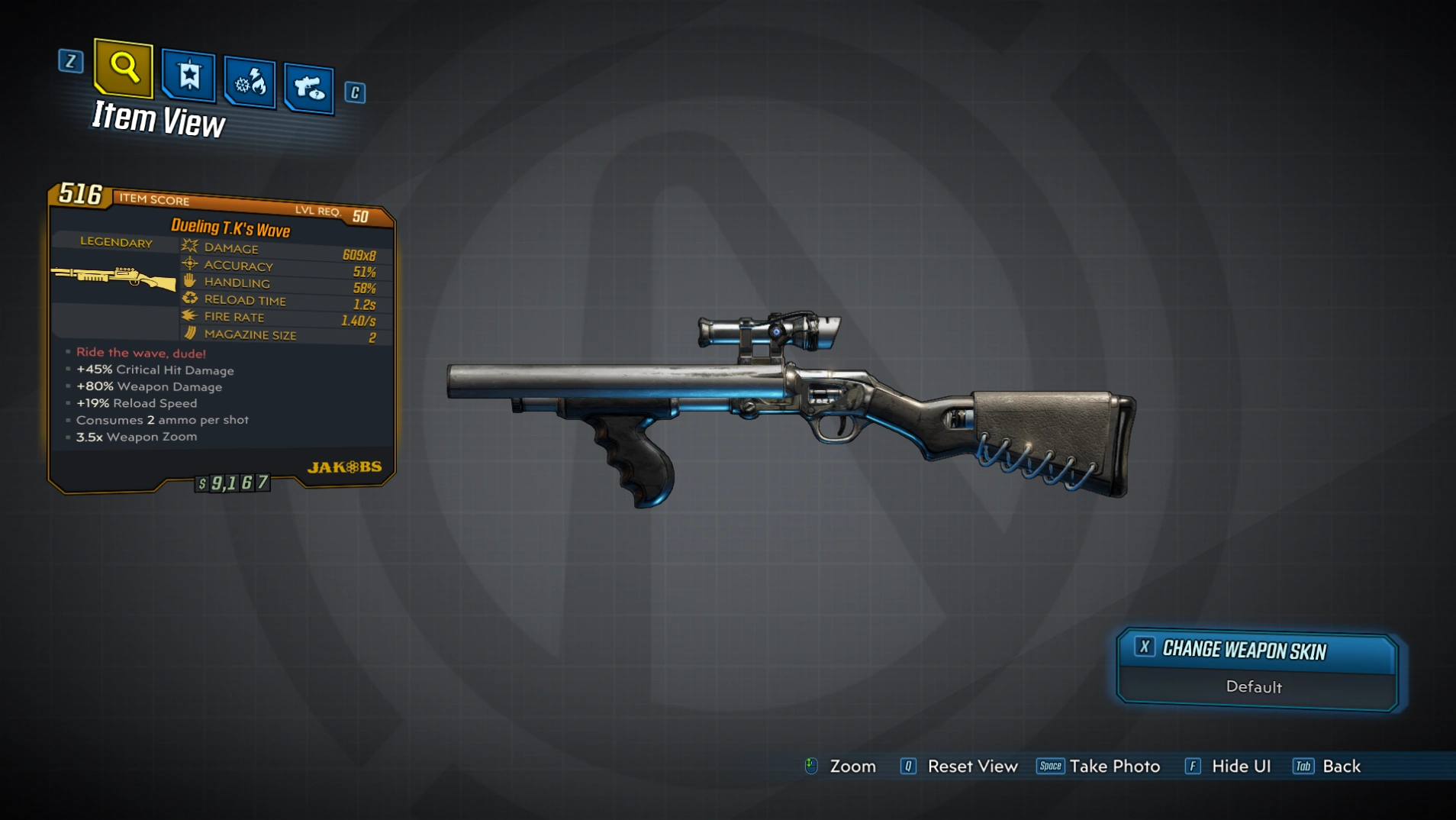This screenshot has width=1456, height=820.
Task: Click the fire rate icon
Action: 188,316
